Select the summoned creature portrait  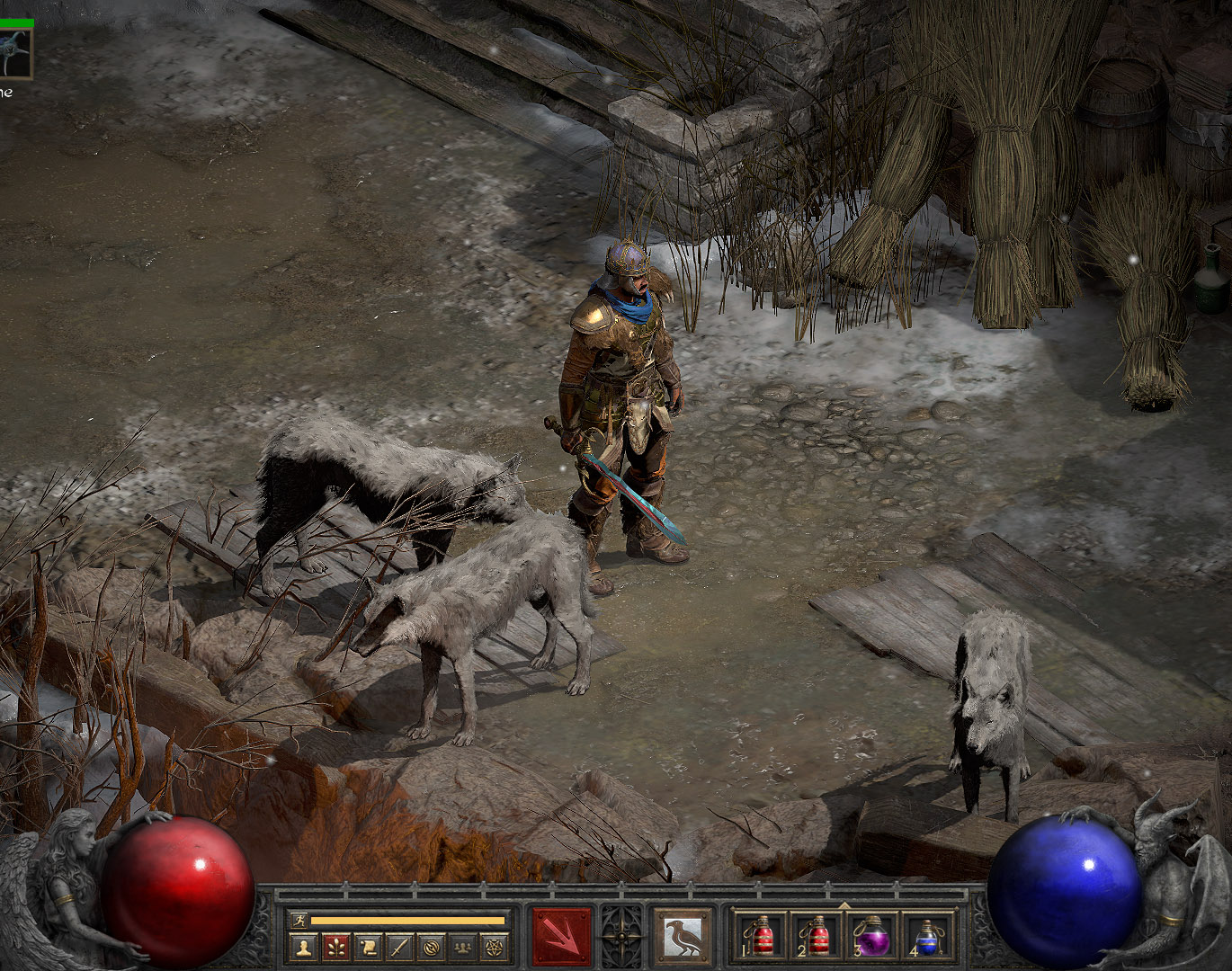click(x=15, y=53)
